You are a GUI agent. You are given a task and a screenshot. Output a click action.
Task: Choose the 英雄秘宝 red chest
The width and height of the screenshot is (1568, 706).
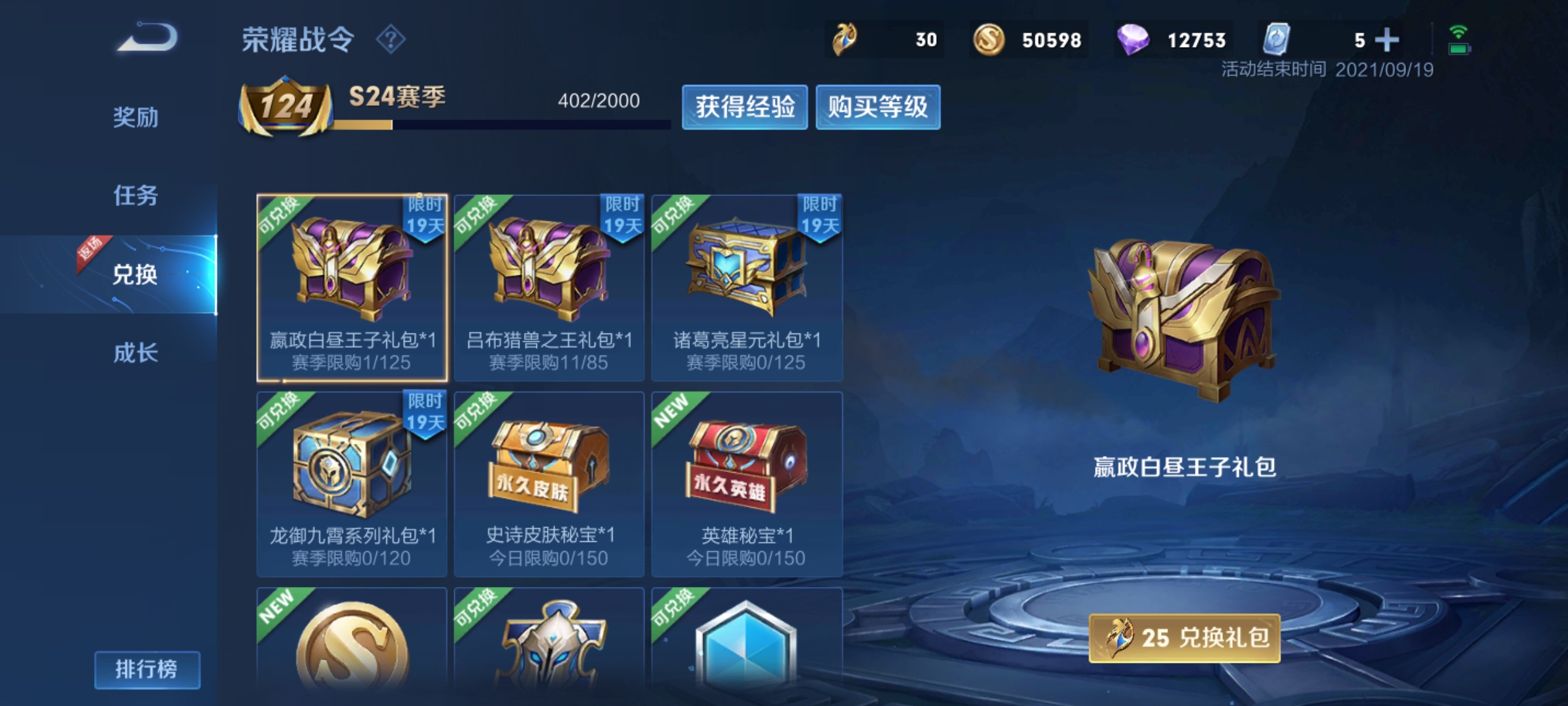747,484
